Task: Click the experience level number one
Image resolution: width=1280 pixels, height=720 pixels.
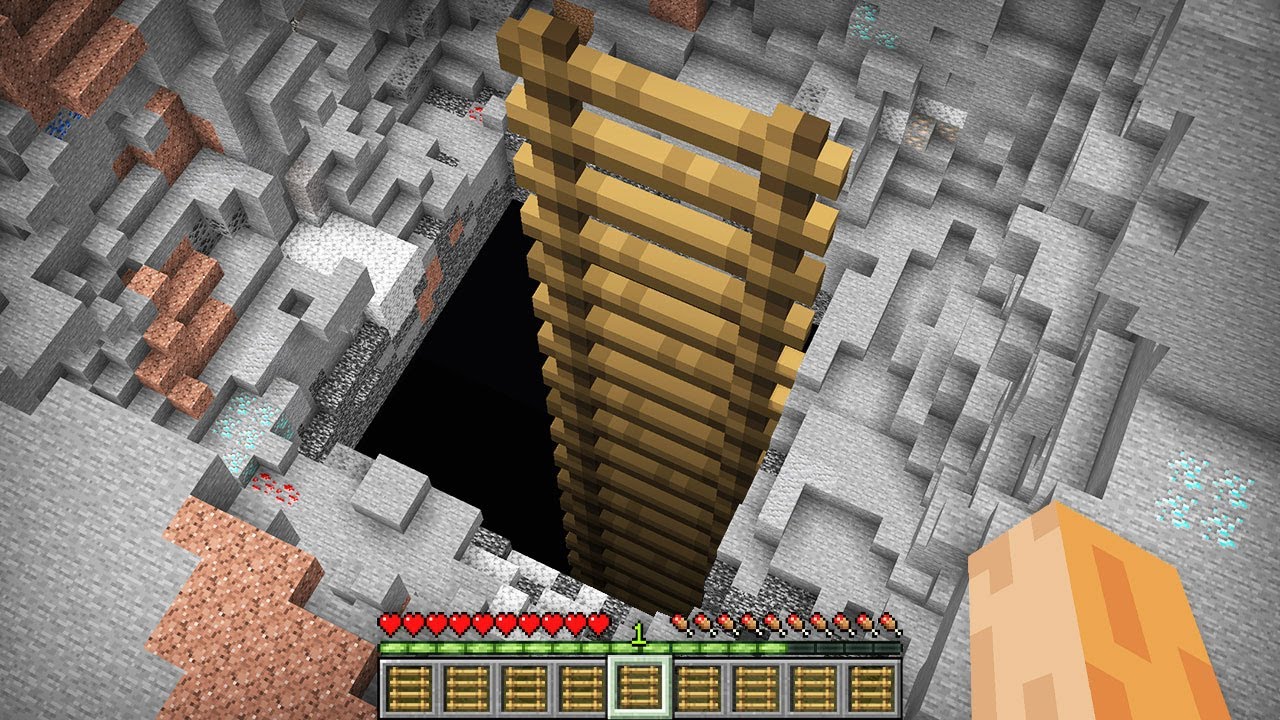Action: [641, 636]
